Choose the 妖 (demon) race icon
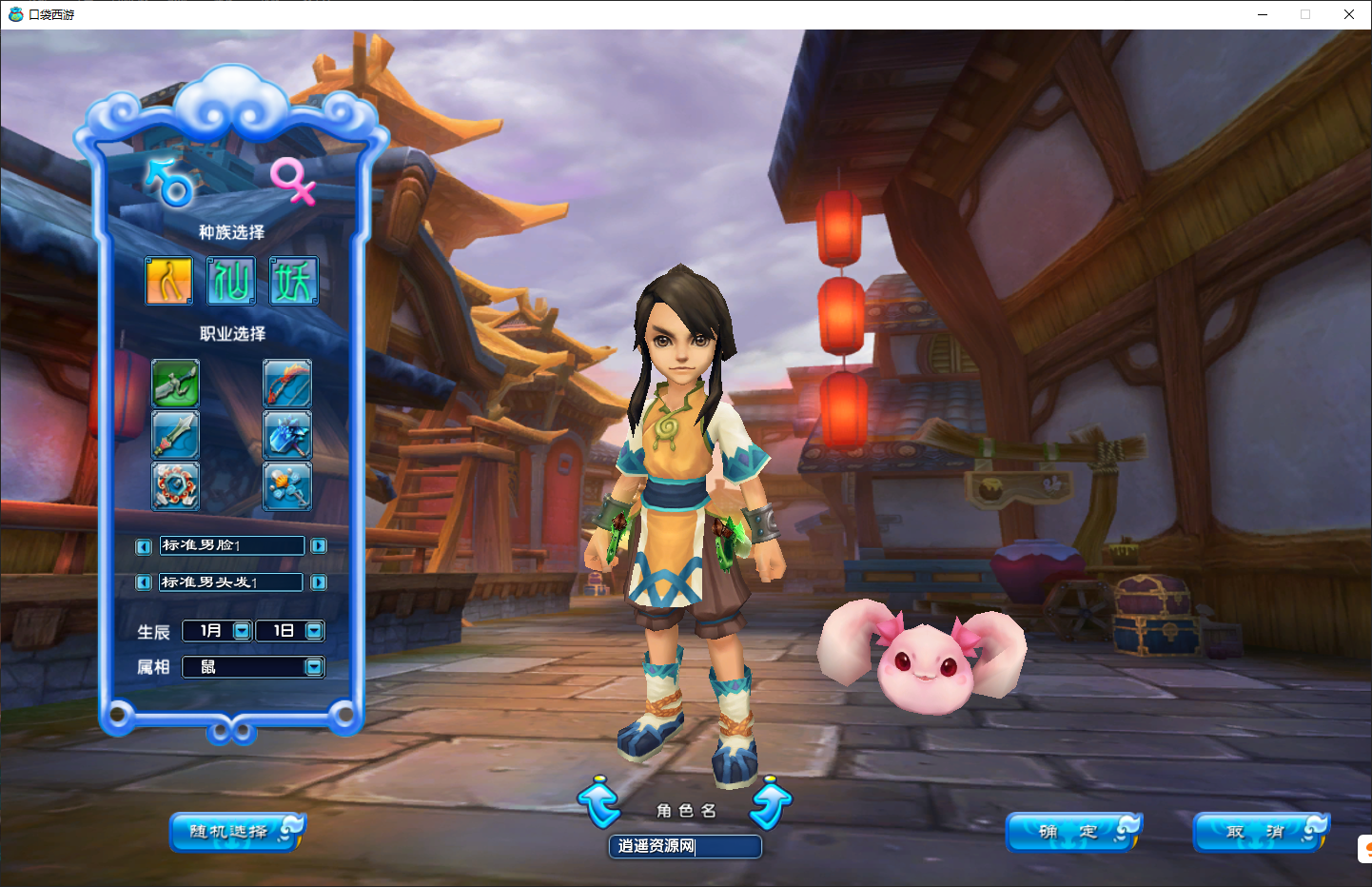This screenshot has height=887, width=1372. pyautogui.click(x=293, y=281)
